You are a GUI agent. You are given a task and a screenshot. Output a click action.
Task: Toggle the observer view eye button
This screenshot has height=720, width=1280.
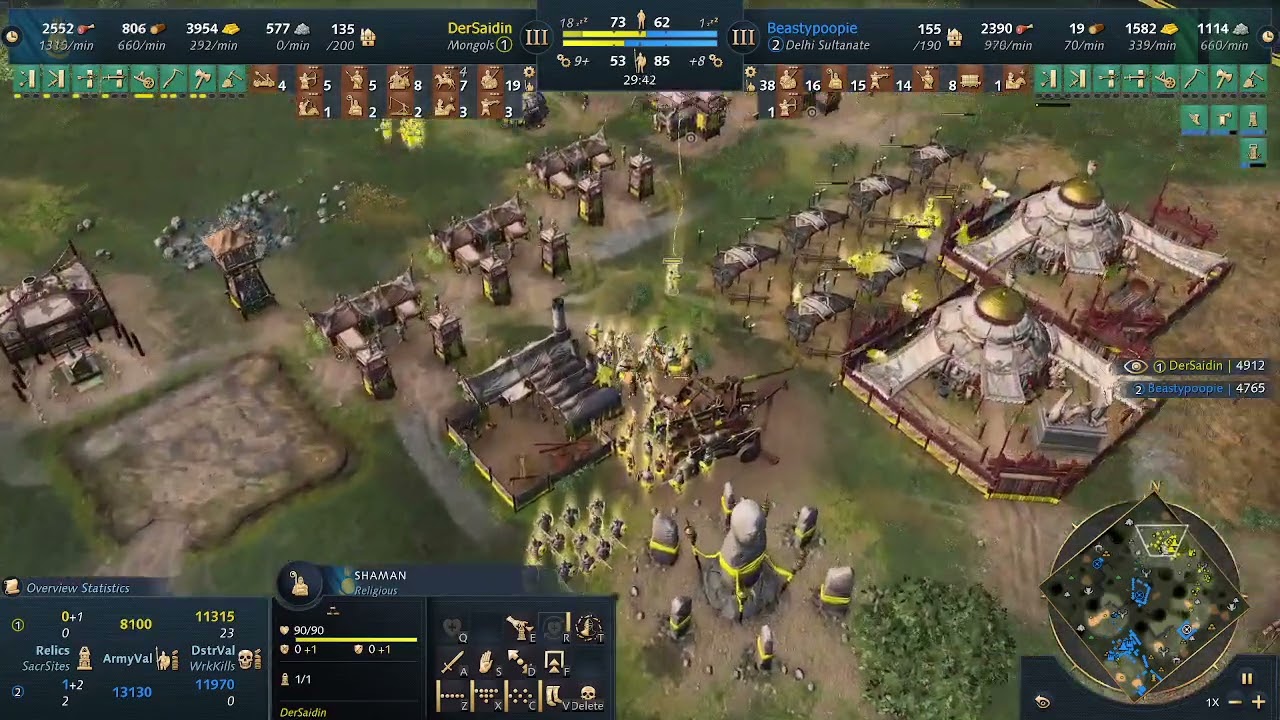1135,366
